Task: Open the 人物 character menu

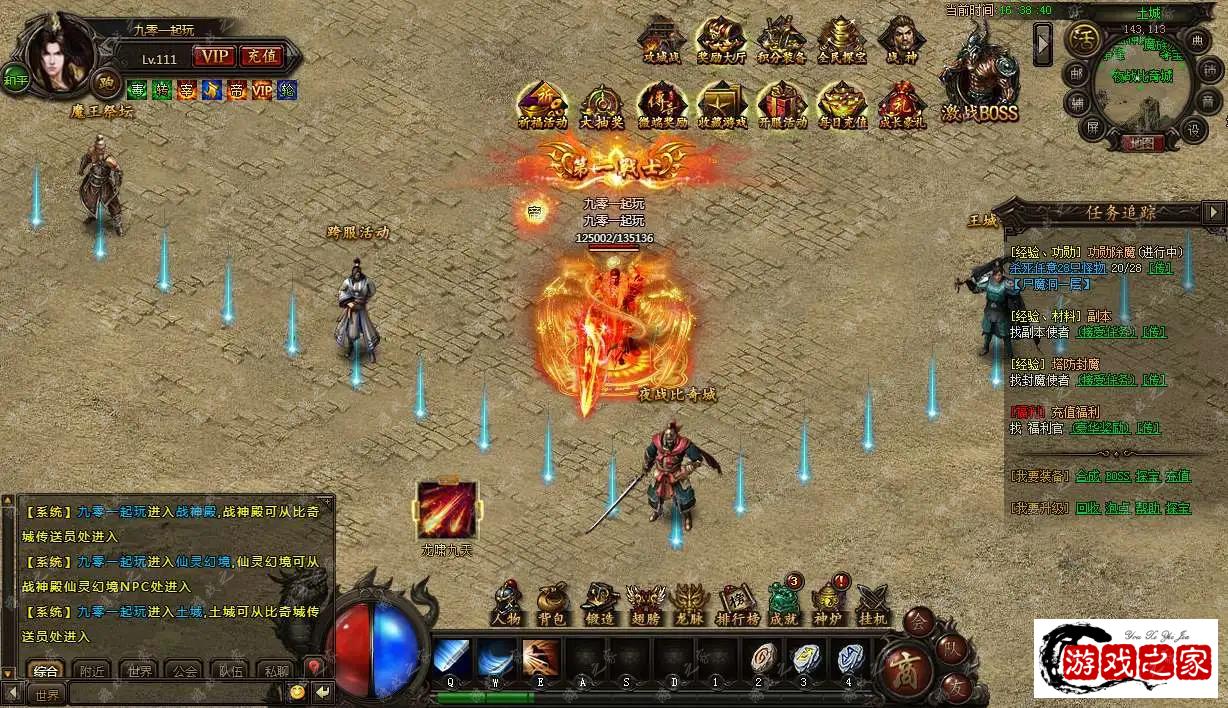Action: 507,603
